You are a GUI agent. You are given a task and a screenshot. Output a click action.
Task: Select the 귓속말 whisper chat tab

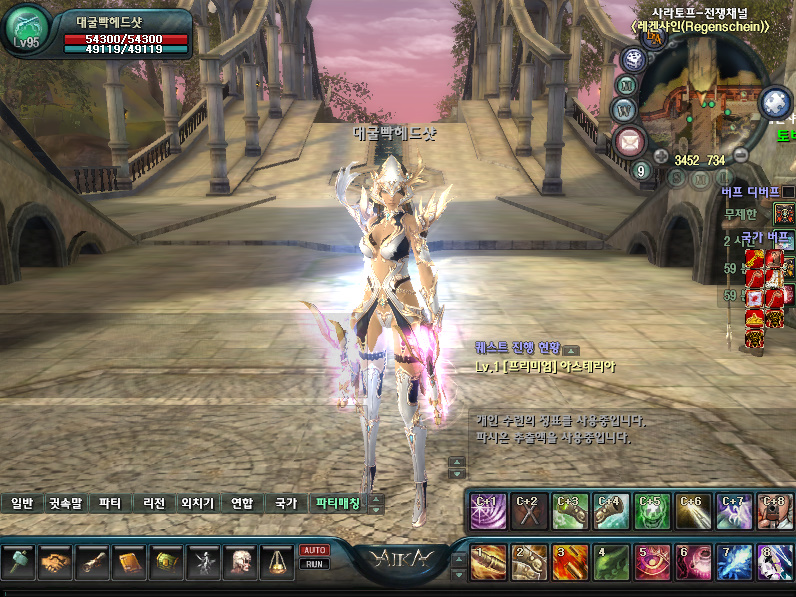coord(66,504)
